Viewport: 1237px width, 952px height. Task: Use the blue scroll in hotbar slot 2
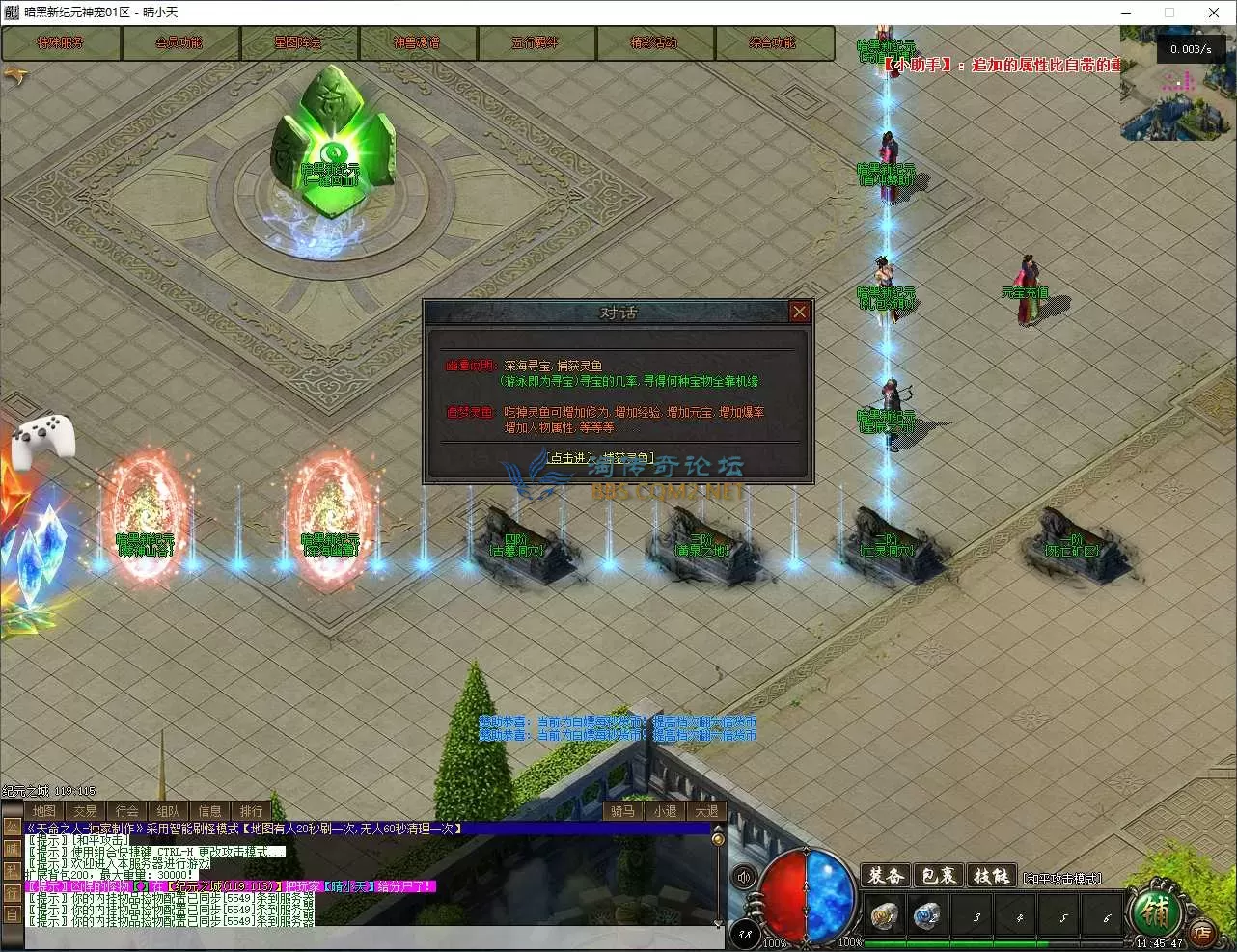(928, 915)
